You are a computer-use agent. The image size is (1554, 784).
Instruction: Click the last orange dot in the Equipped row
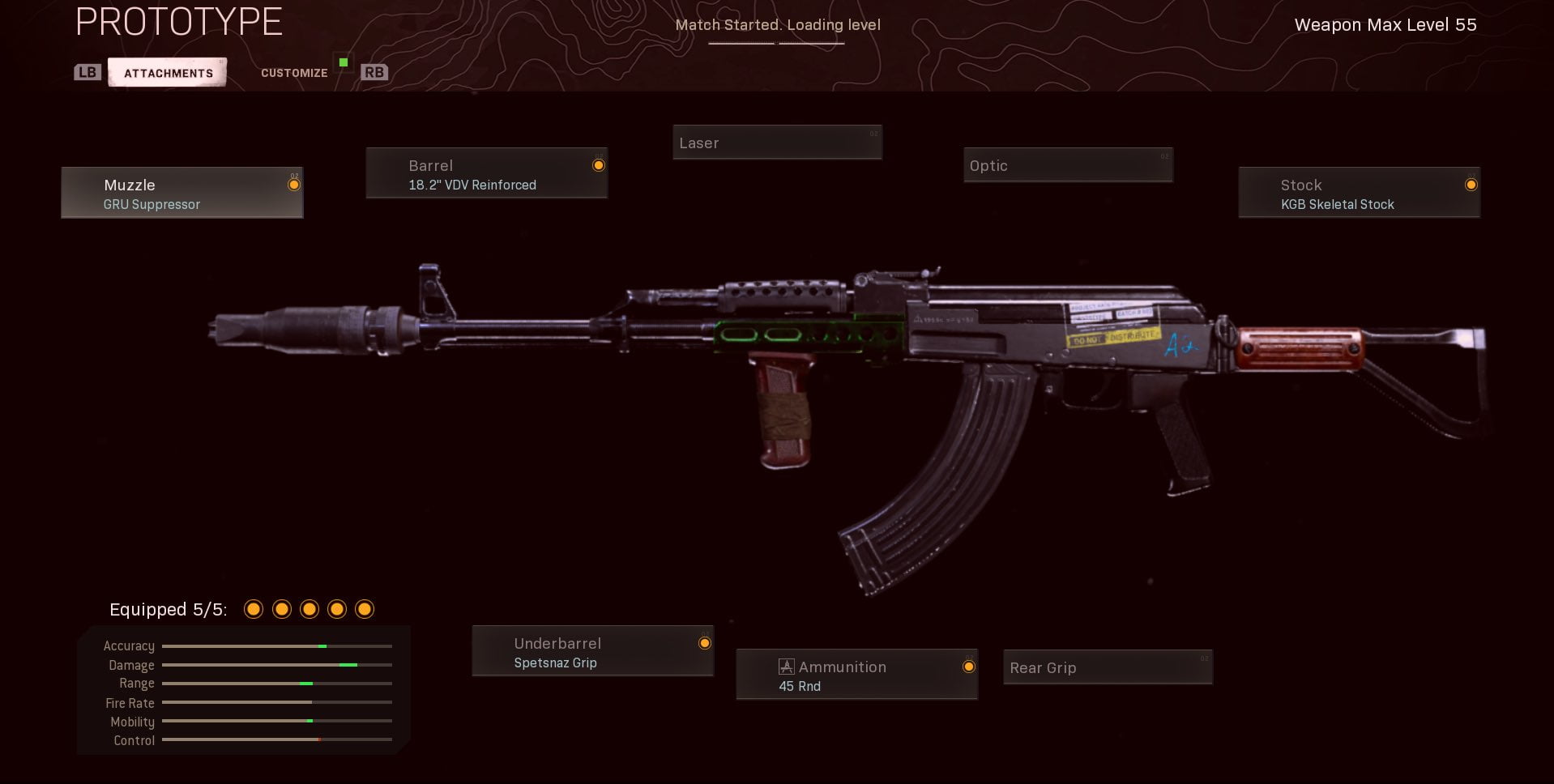click(x=365, y=608)
